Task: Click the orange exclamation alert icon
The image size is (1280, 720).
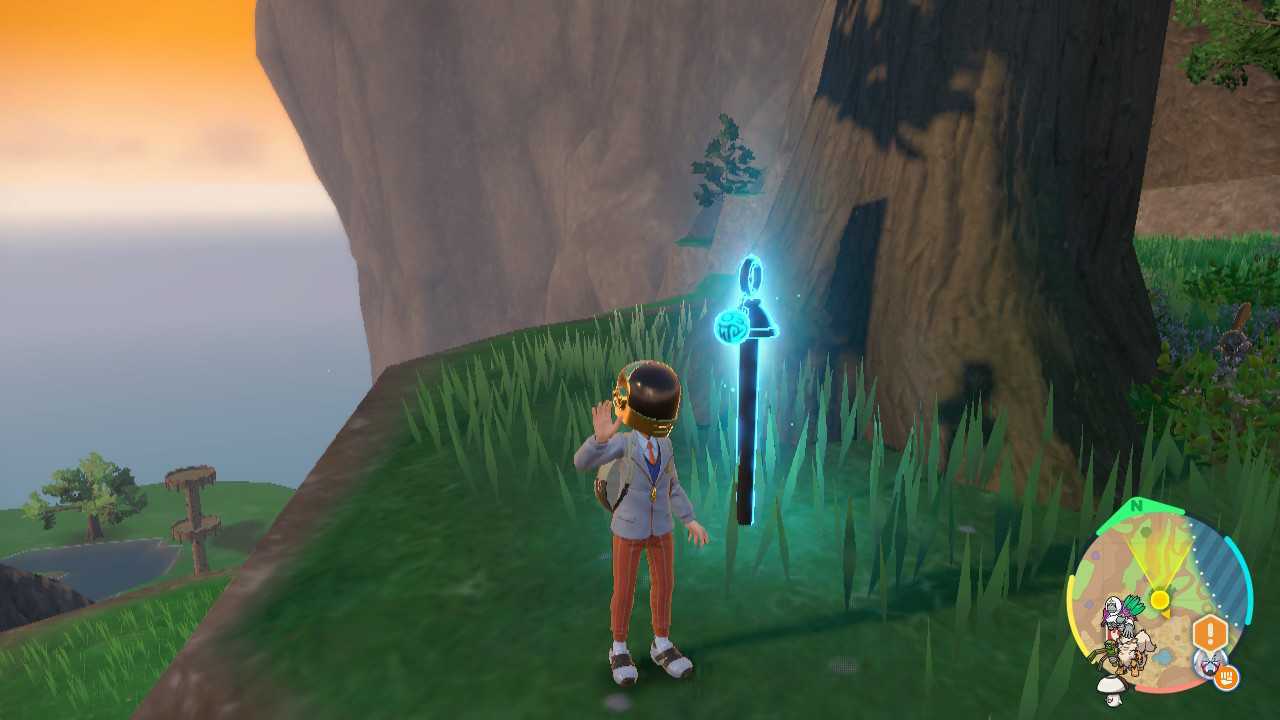Action: (x=1210, y=630)
